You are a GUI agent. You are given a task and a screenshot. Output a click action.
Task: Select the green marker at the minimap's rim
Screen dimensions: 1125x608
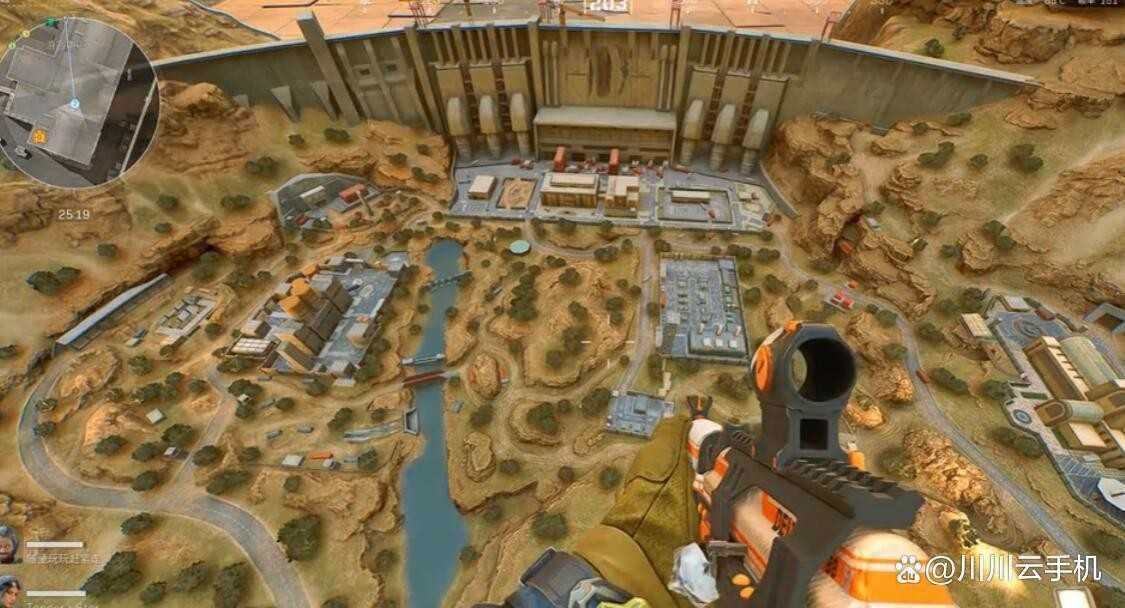point(51,21)
